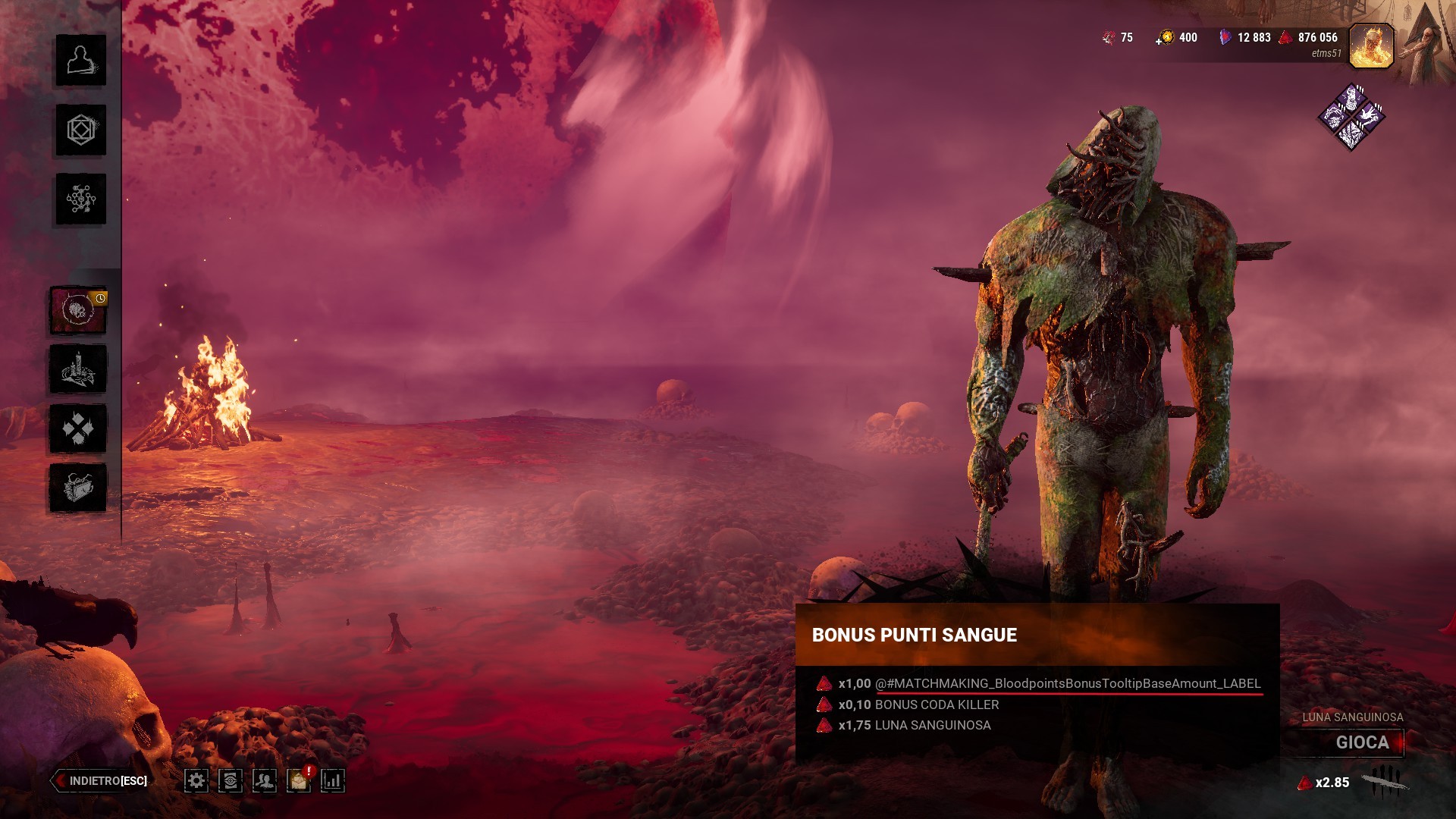
Task: Open the character selection silhouette icon
Action: coord(80,60)
